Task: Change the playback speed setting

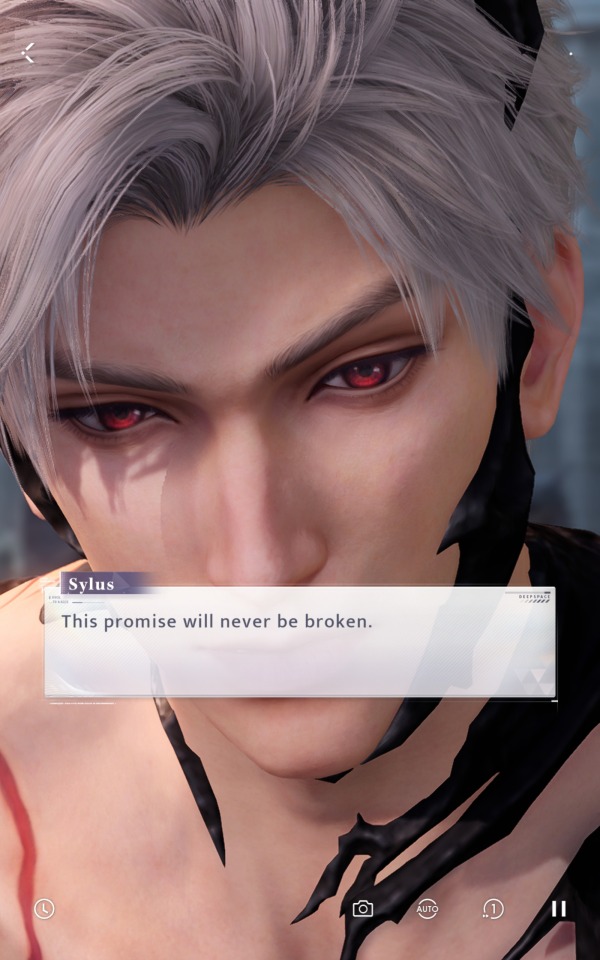Action: [492, 908]
